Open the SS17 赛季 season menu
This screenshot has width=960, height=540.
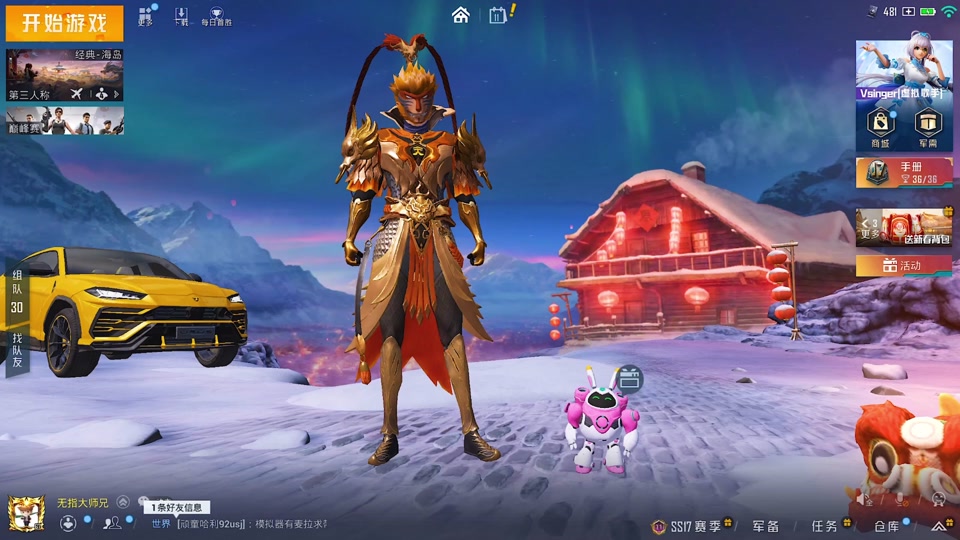click(x=693, y=525)
